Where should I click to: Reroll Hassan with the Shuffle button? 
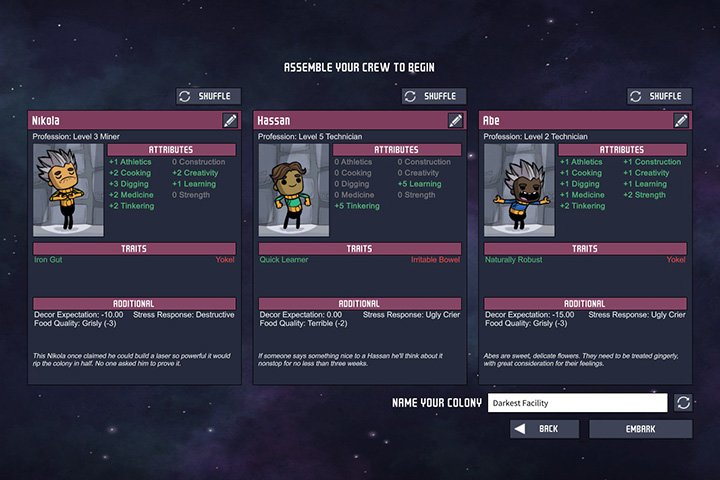pos(434,96)
